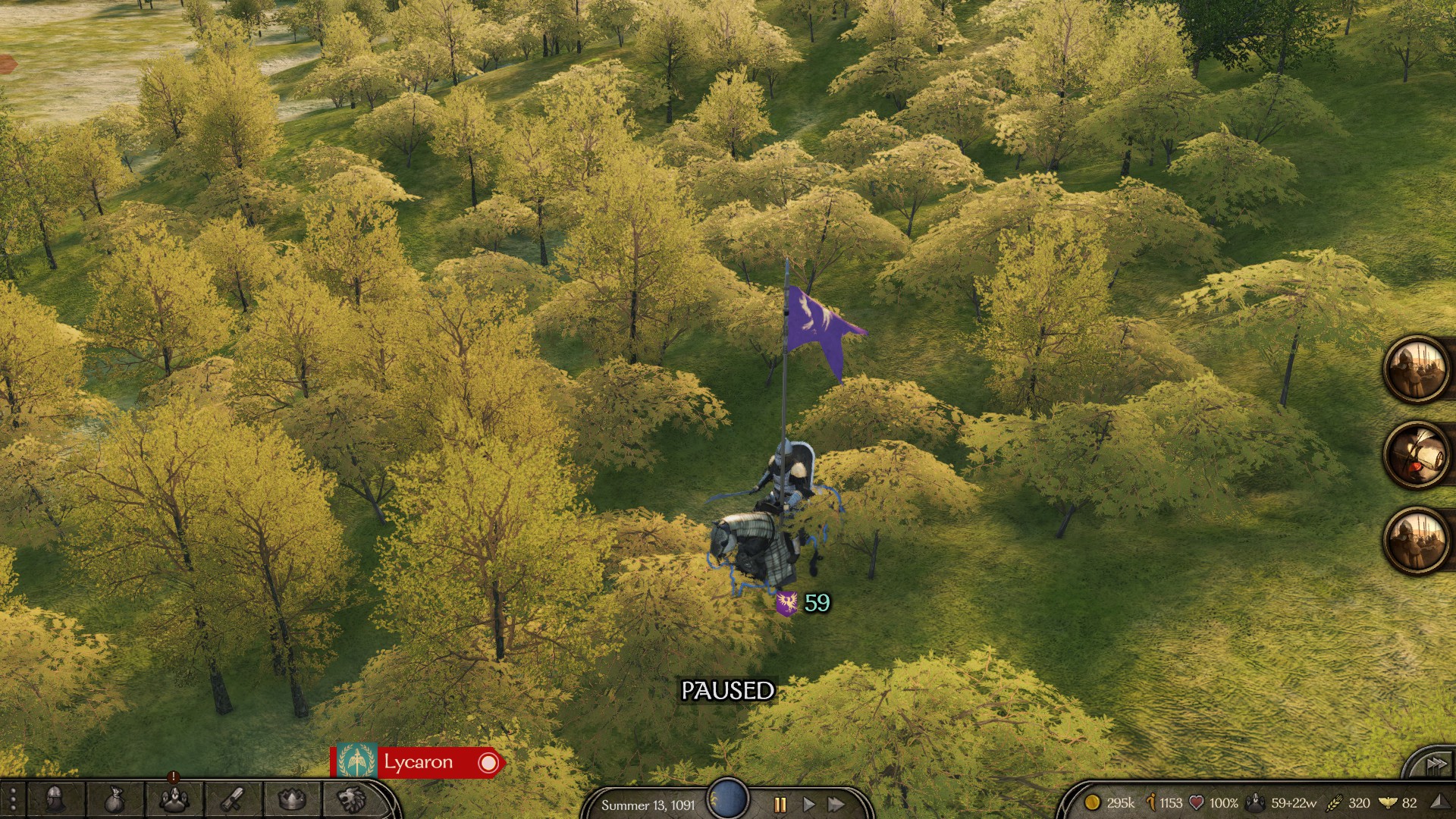Open the inventory bag icon
The height and width of the screenshot is (819, 1456).
pyautogui.click(x=115, y=799)
